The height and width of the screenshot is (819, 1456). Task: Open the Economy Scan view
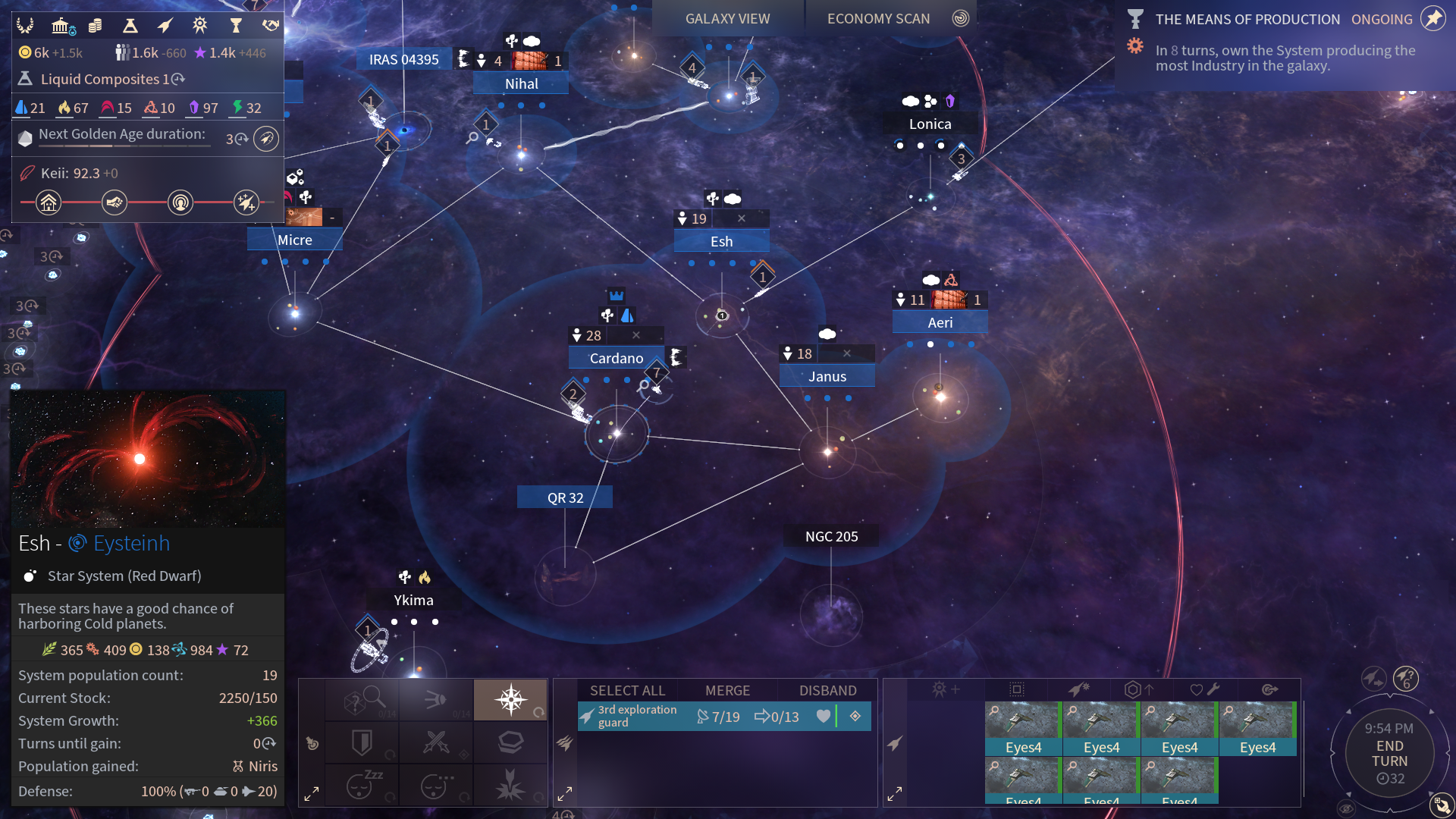pos(878,18)
